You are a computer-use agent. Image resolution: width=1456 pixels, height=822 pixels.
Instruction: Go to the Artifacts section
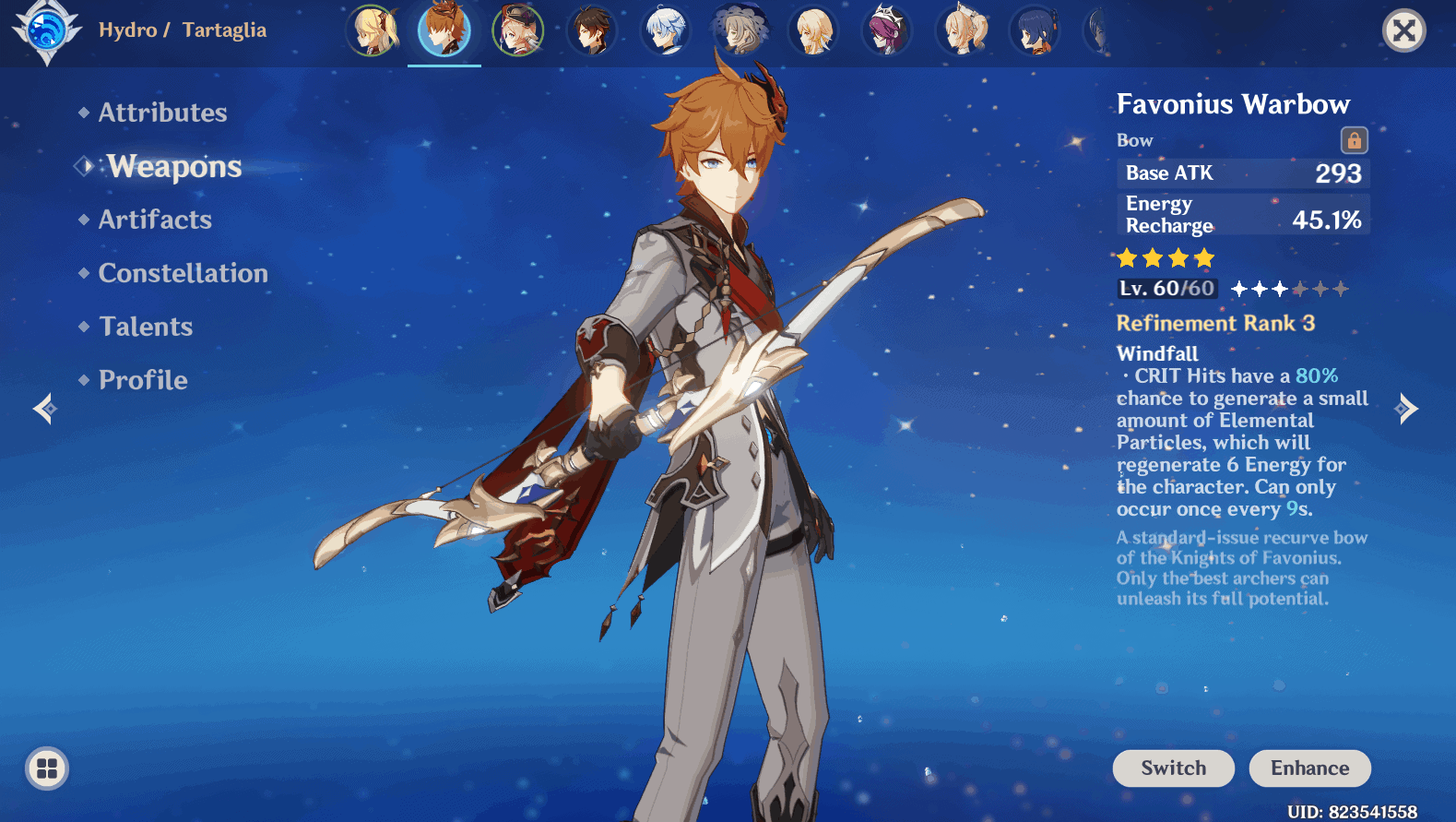pyautogui.click(x=155, y=220)
